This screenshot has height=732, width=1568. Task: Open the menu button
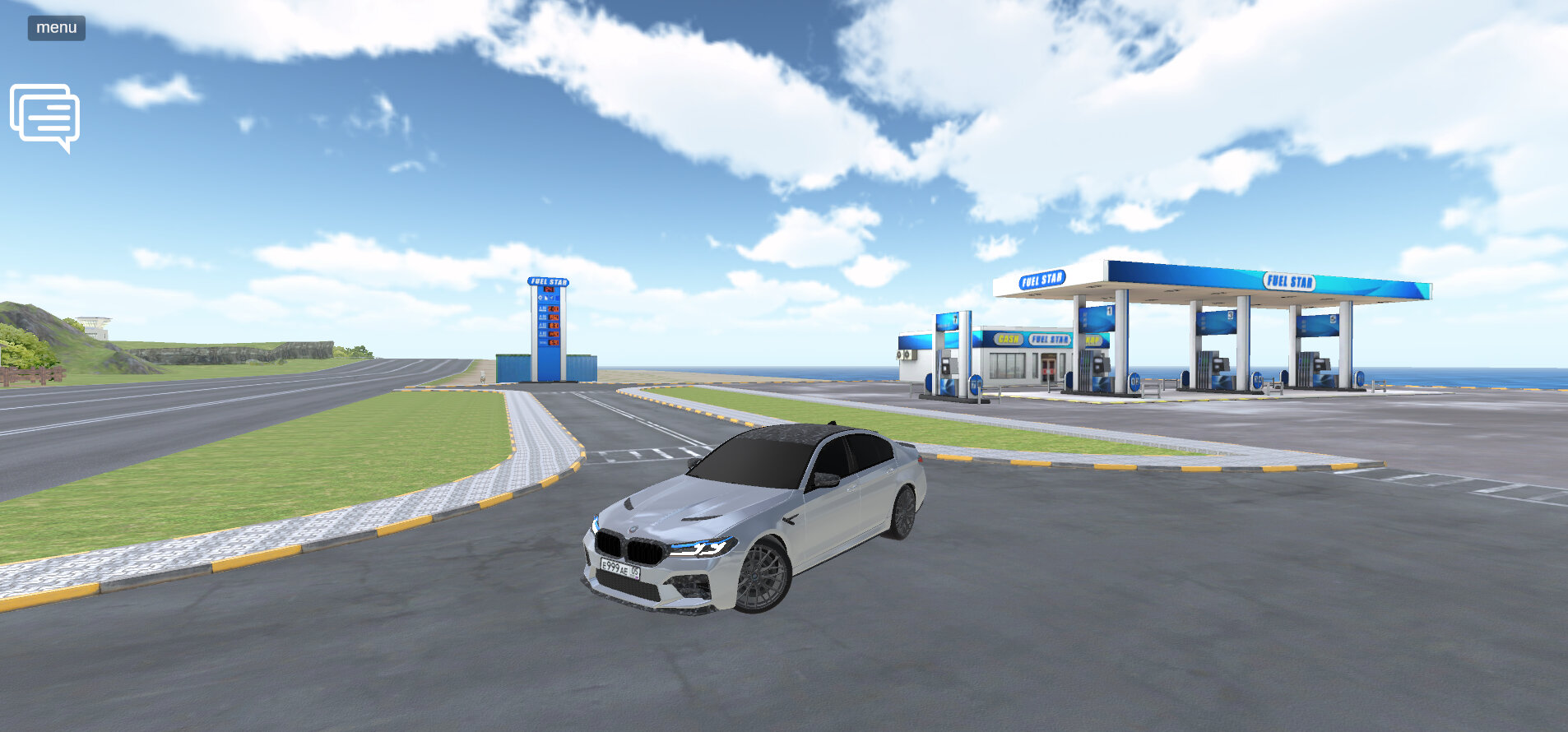point(57,28)
